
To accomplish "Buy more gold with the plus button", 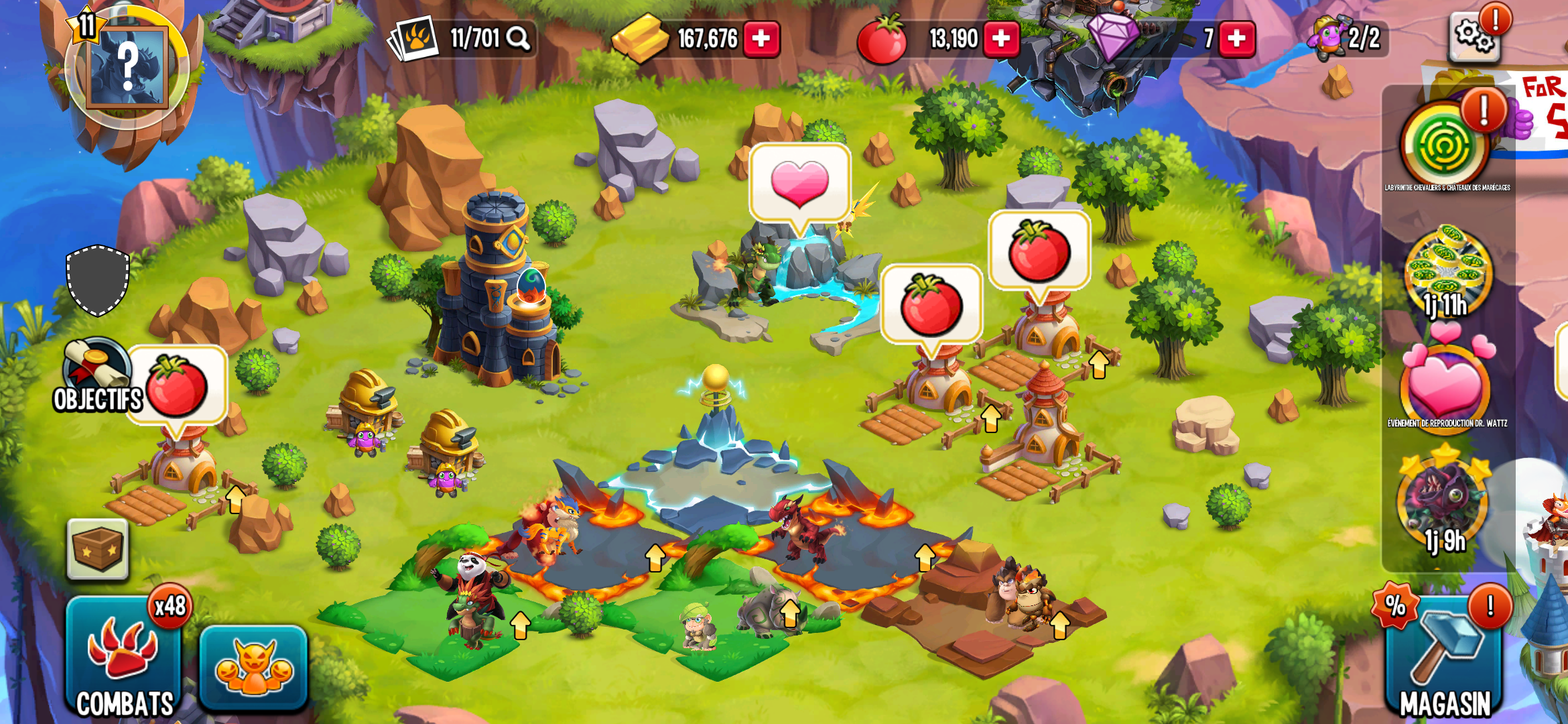I will [761, 39].
